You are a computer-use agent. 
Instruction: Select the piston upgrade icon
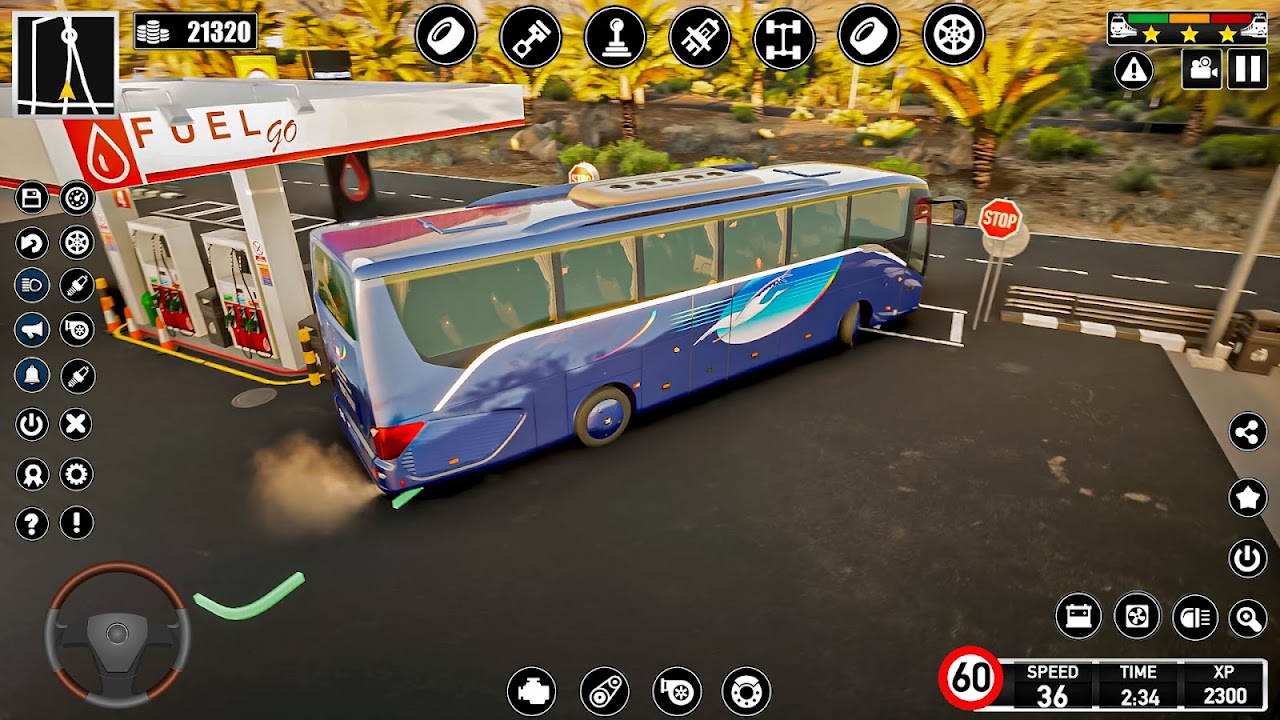[530, 35]
